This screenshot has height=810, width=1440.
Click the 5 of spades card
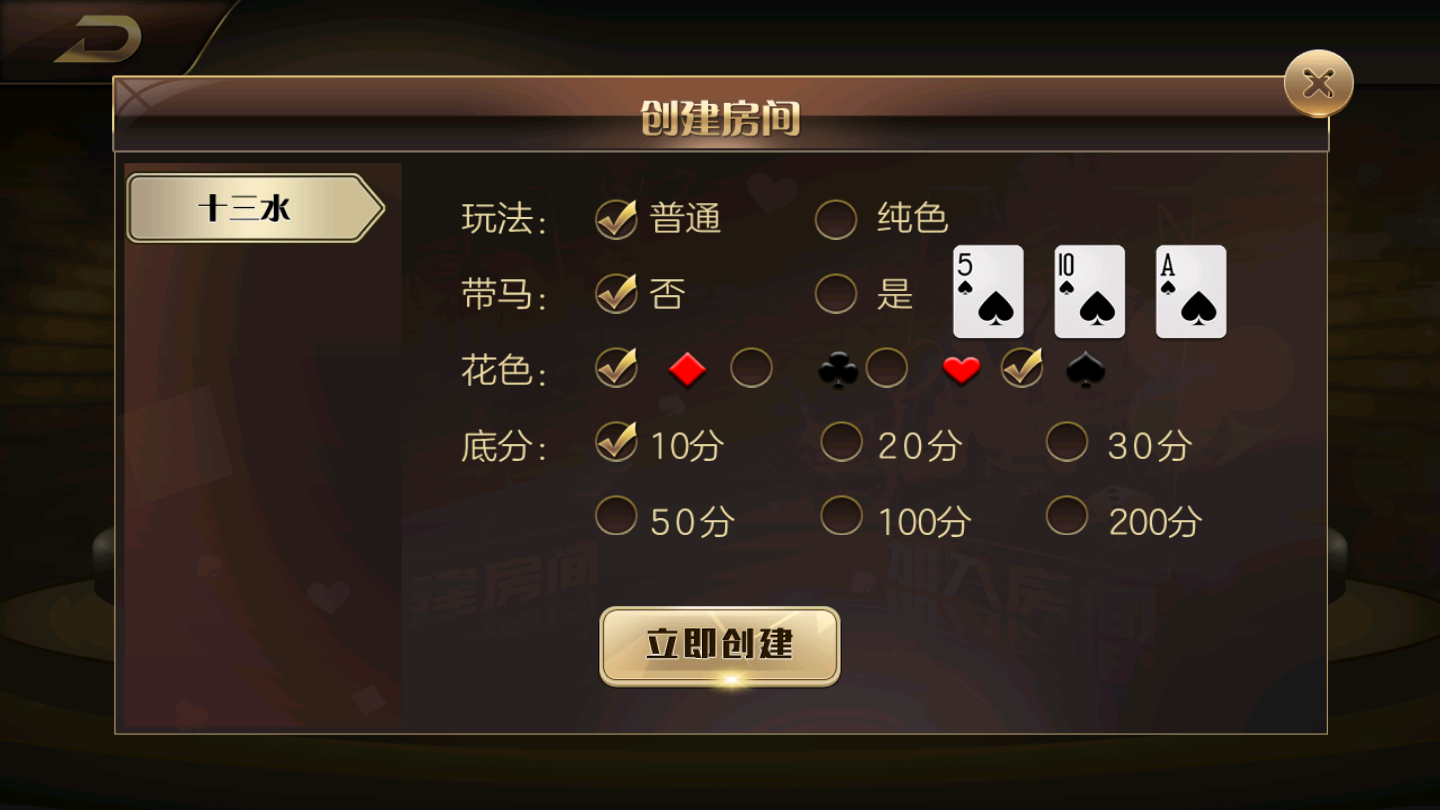988,291
